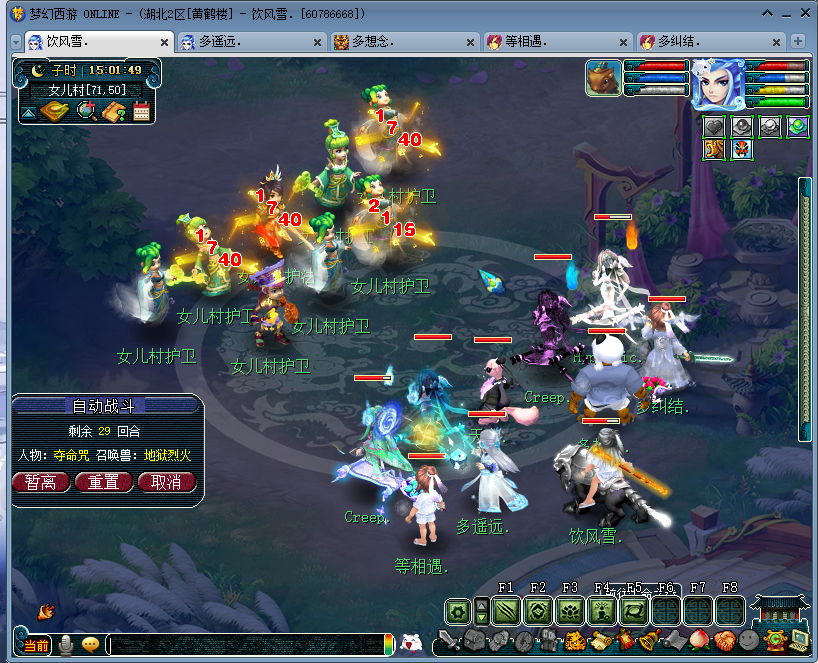Open the blue-haired player character portrait
The image size is (818, 663).
716,83
